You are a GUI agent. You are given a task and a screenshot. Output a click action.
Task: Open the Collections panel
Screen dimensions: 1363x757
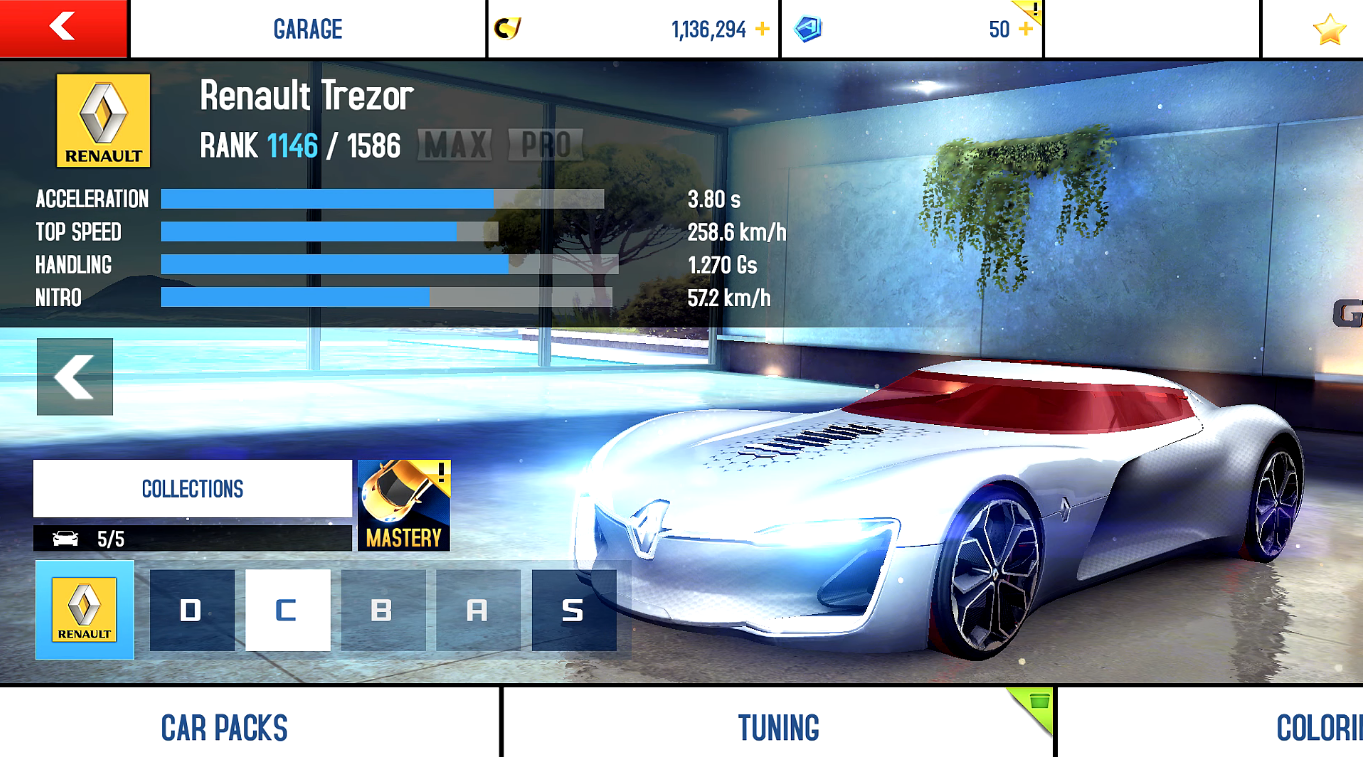click(192, 489)
